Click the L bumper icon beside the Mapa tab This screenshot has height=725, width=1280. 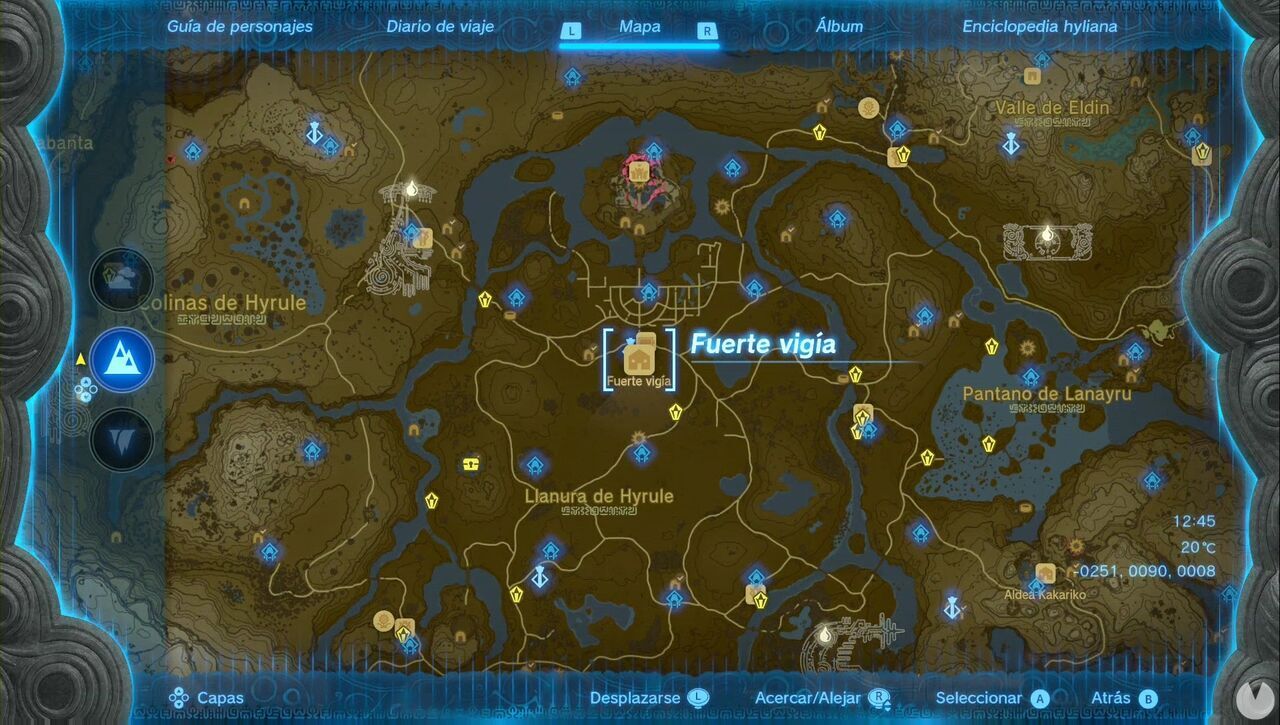click(x=571, y=31)
